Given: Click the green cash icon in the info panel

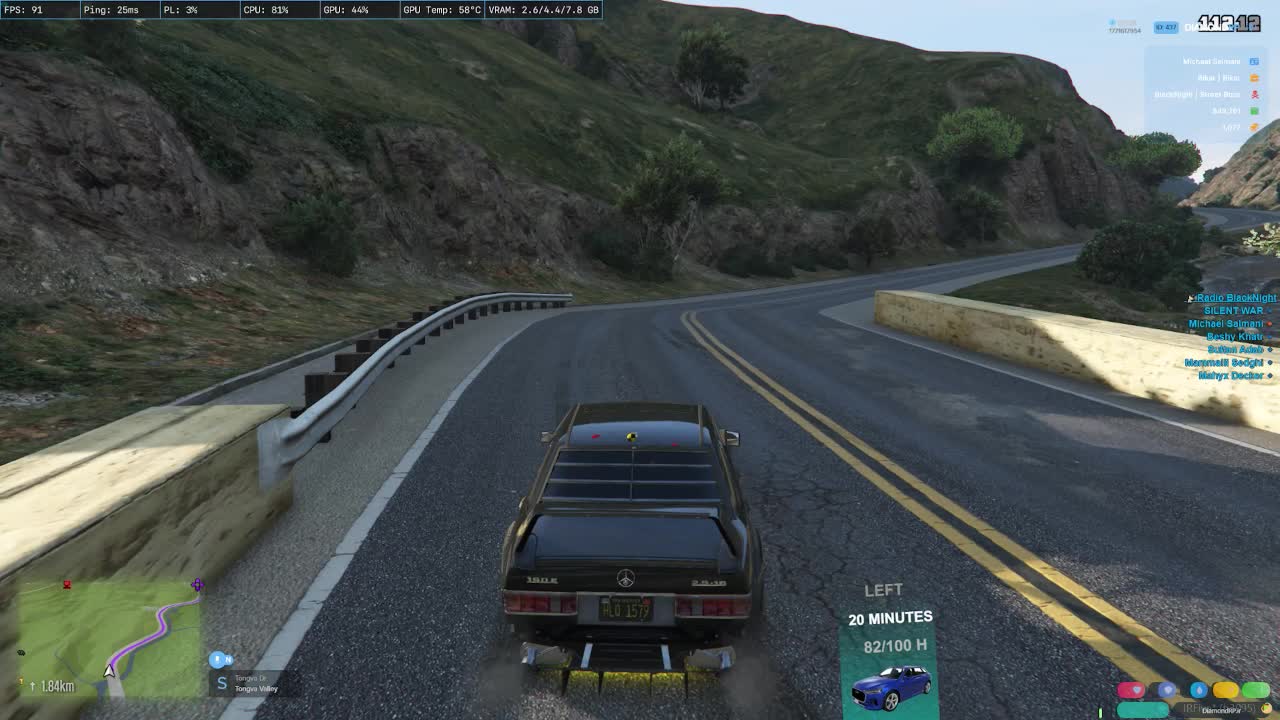Looking at the screenshot, I should [x=1254, y=111].
